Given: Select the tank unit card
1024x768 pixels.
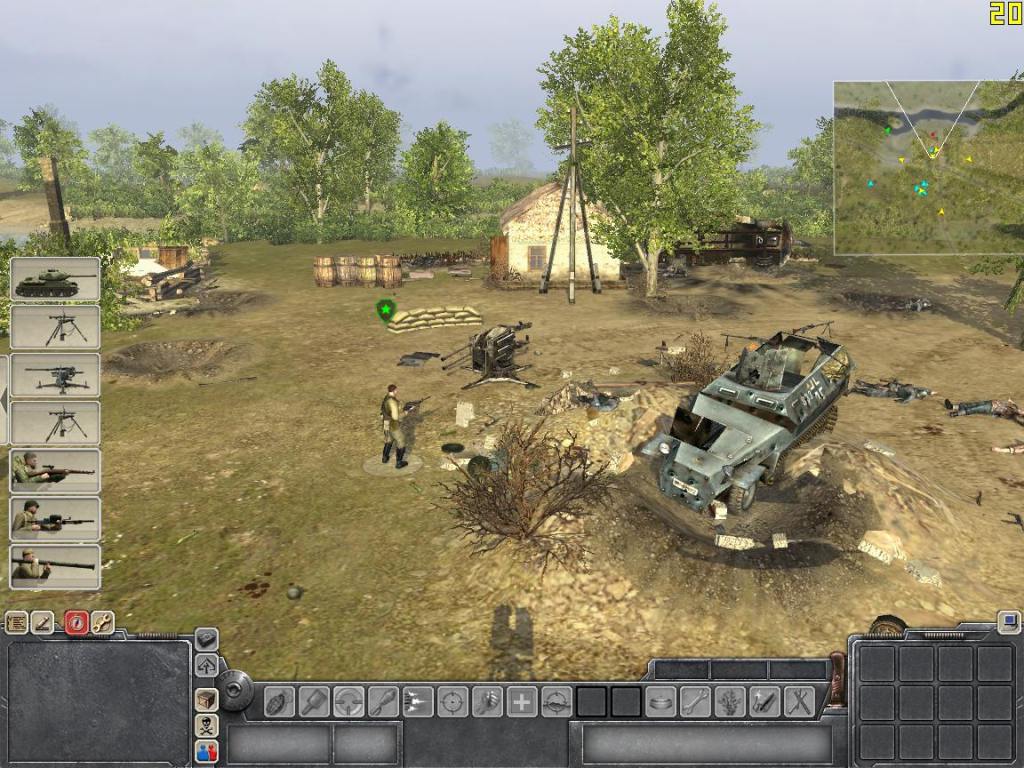Looking at the screenshot, I should [55, 279].
